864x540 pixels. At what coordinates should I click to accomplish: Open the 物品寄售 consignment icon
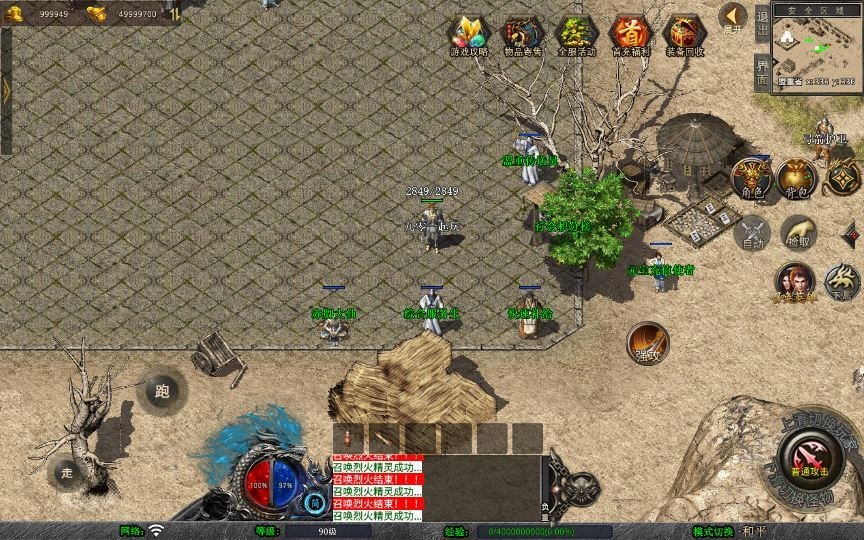522,35
